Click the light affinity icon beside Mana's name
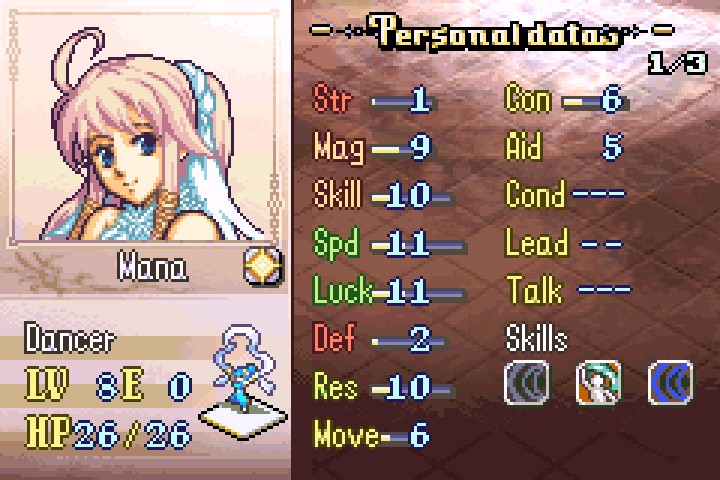Viewport: 720px width, 480px height. [x=263, y=267]
